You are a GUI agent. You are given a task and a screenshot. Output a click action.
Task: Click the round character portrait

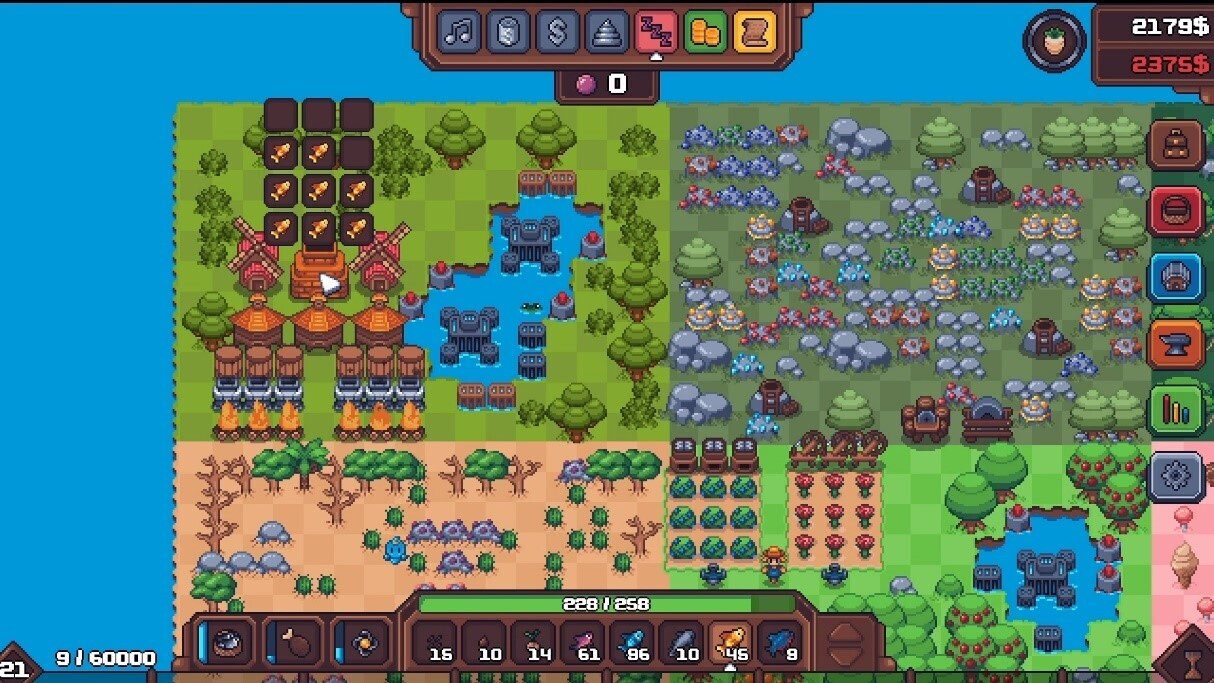(1054, 41)
